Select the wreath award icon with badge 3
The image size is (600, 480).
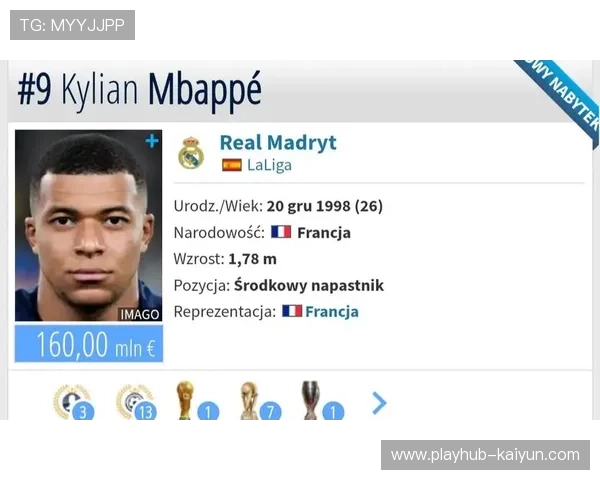tap(72, 402)
